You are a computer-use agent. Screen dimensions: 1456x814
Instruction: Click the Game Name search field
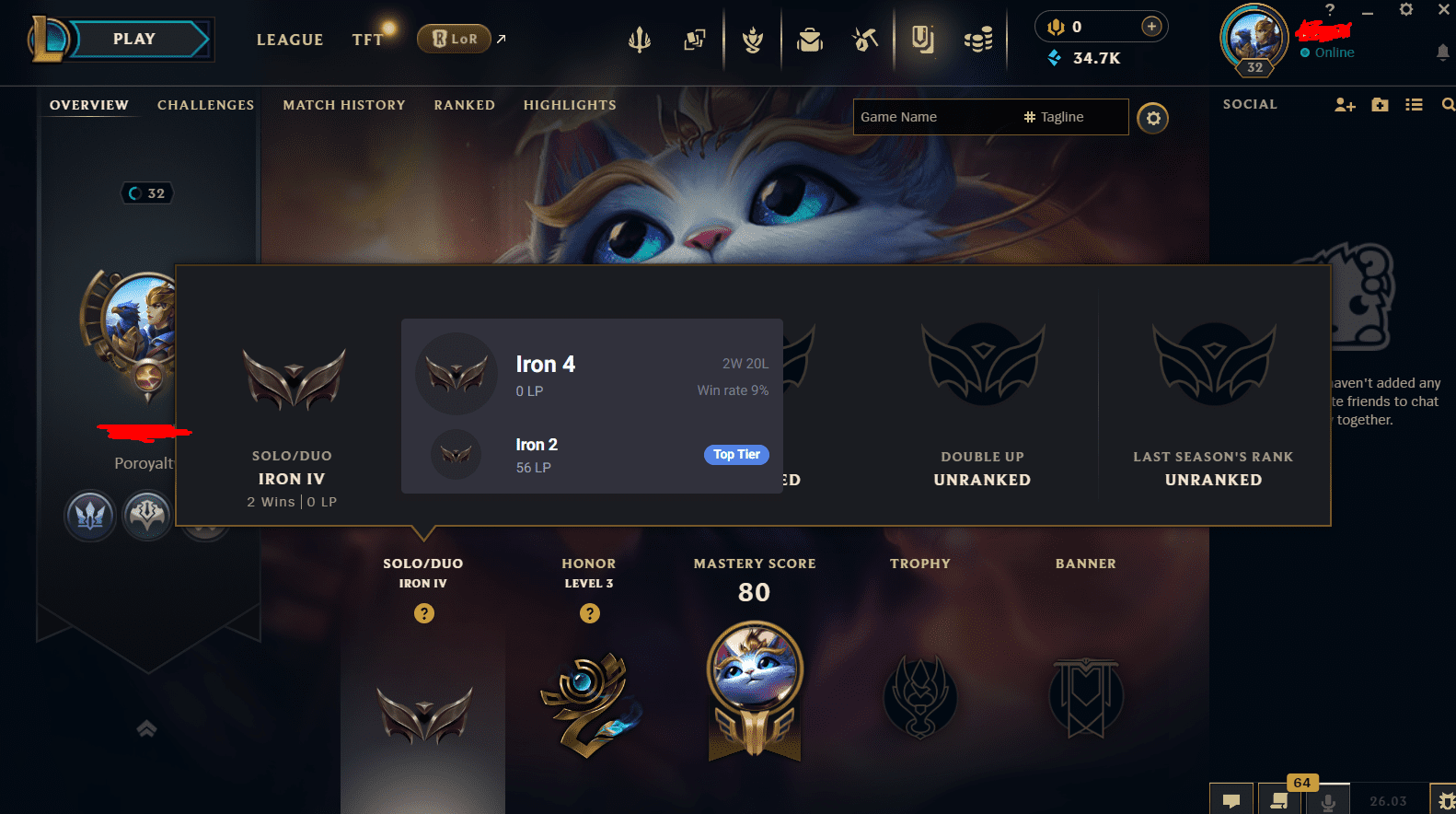click(930, 117)
